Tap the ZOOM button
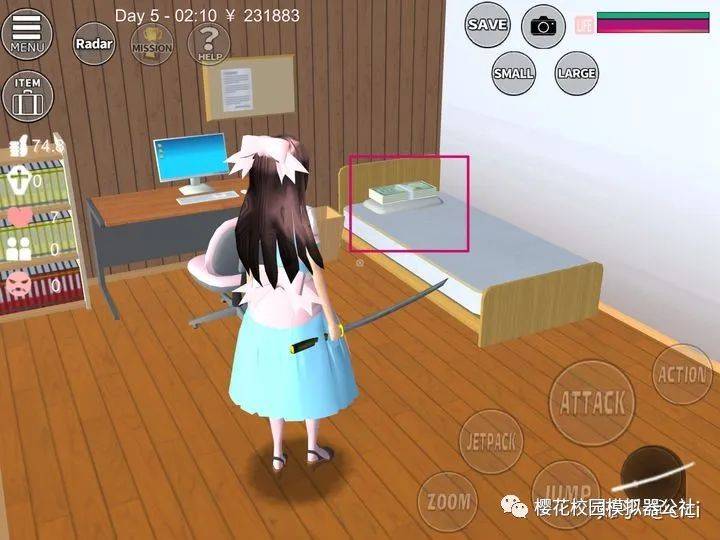The width and height of the screenshot is (720, 540). click(446, 501)
